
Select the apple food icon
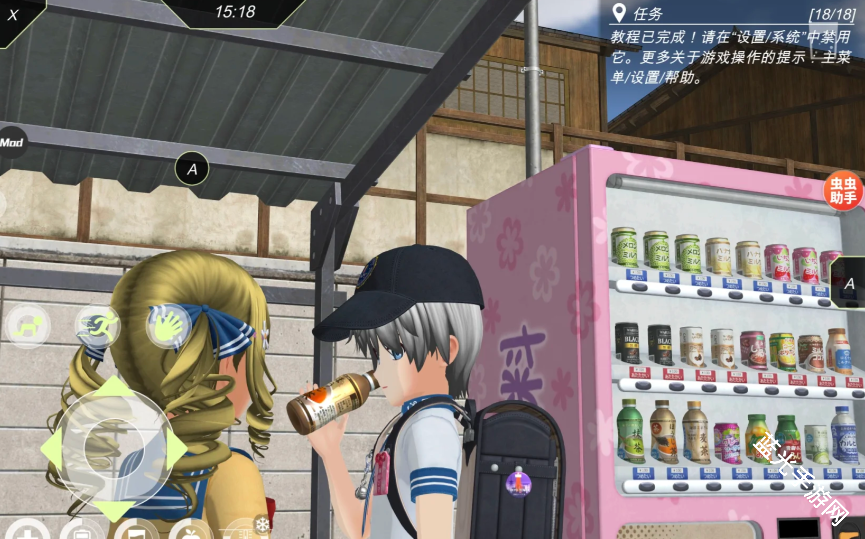click(x=190, y=530)
